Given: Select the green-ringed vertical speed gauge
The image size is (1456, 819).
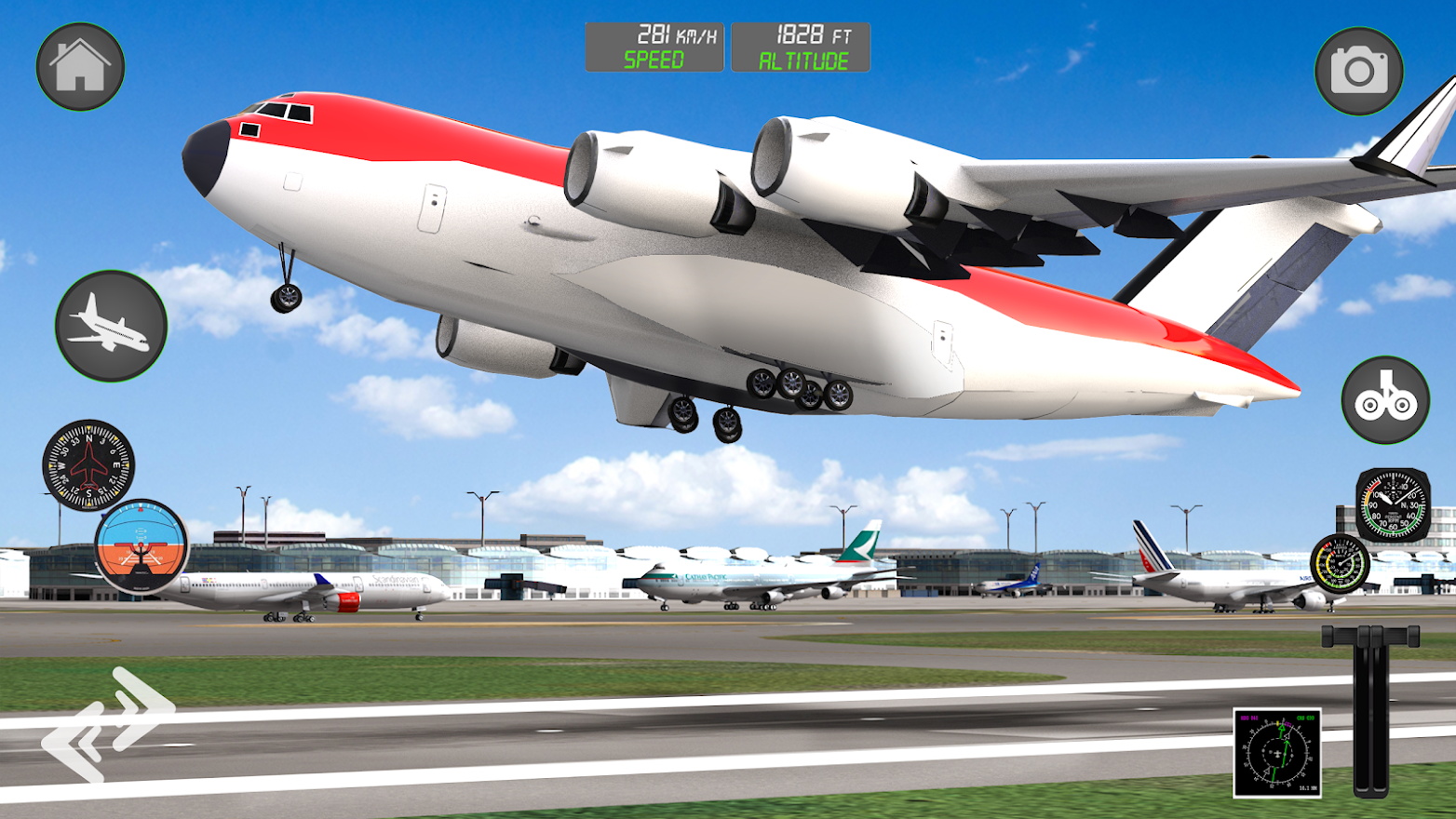Looking at the screenshot, I should [1340, 563].
